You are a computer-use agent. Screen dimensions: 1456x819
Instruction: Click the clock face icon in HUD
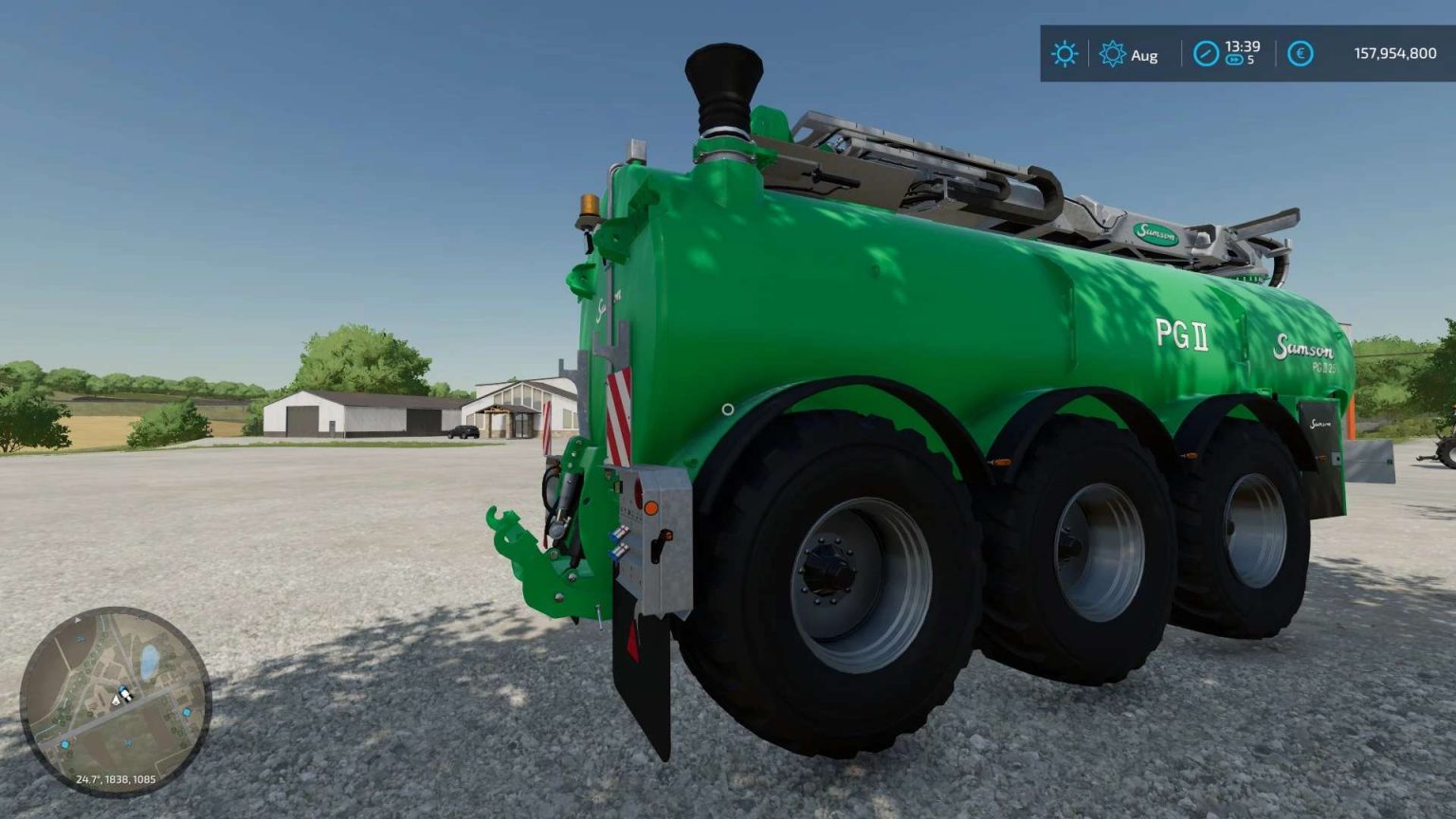point(1205,54)
